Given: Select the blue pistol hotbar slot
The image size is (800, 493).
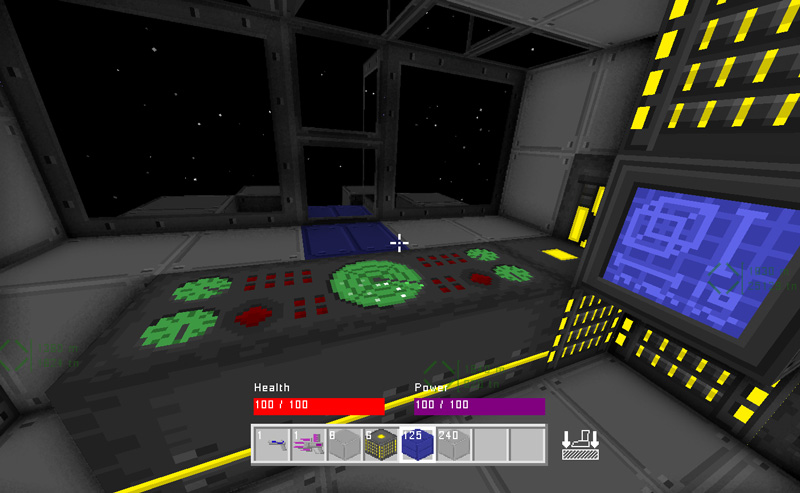Looking at the screenshot, I should click(x=271, y=444).
